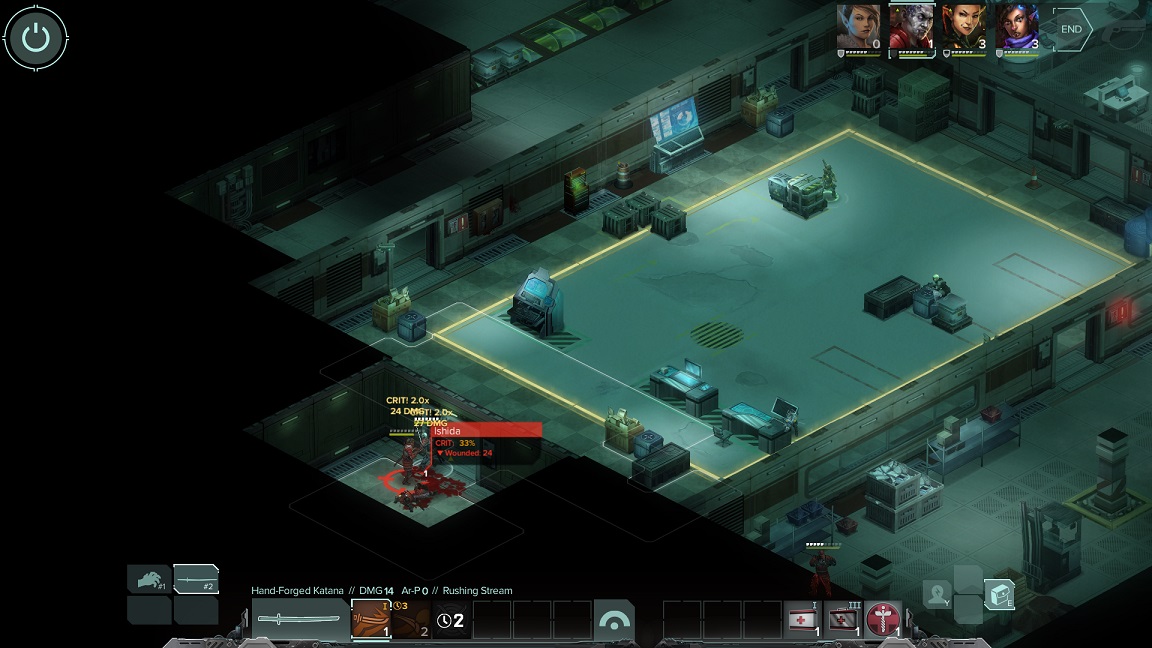Use the tier III medkit

pyautogui.click(x=842, y=620)
